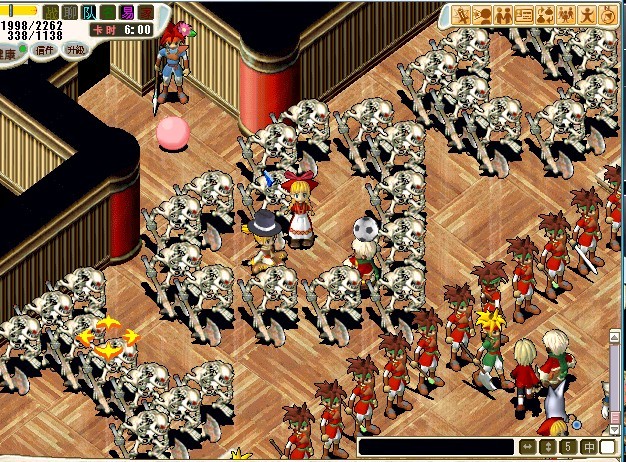Open the name card icon
The height and width of the screenshot is (462, 626).
[x=526, y=15]
